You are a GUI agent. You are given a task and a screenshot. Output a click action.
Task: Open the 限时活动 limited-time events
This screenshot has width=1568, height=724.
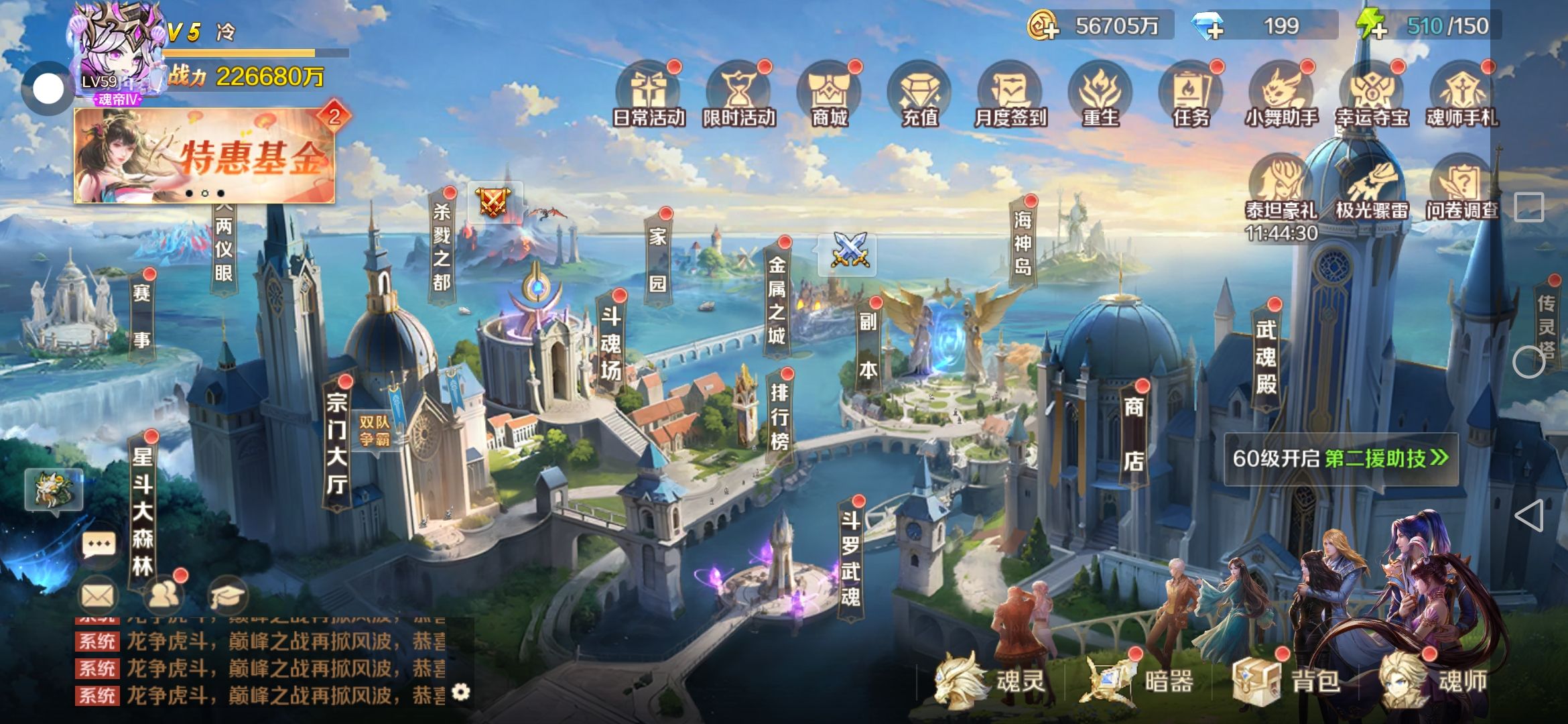click(738, 95)
